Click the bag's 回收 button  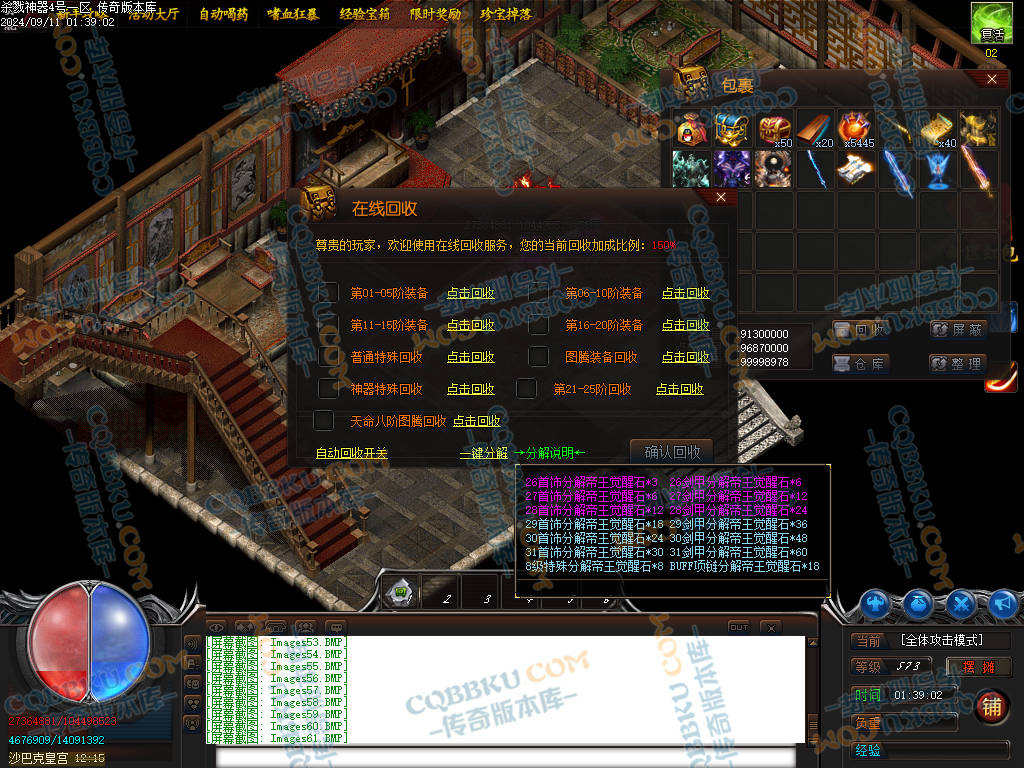point(859,330)
